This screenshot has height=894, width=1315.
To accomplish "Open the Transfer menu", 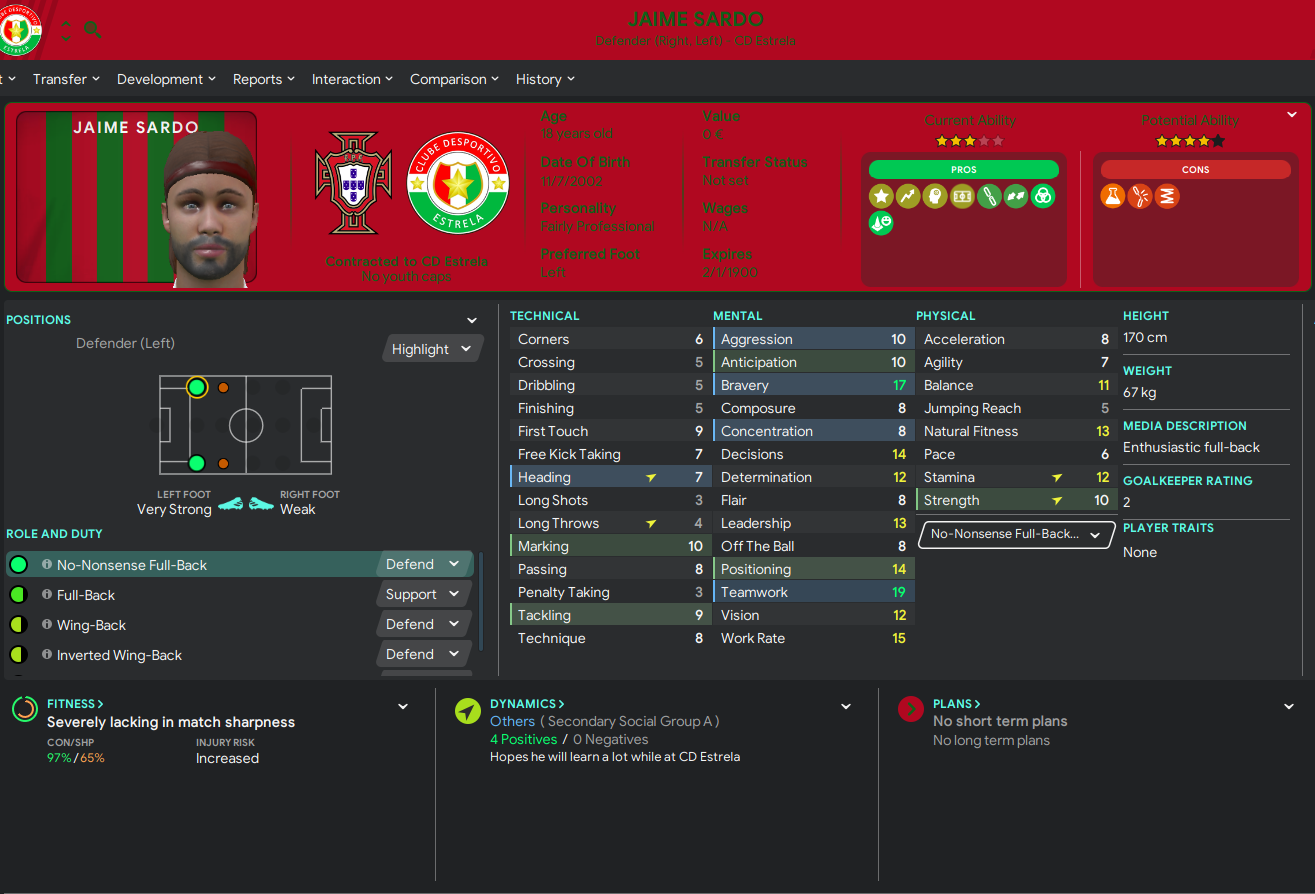I will [66, 79].
